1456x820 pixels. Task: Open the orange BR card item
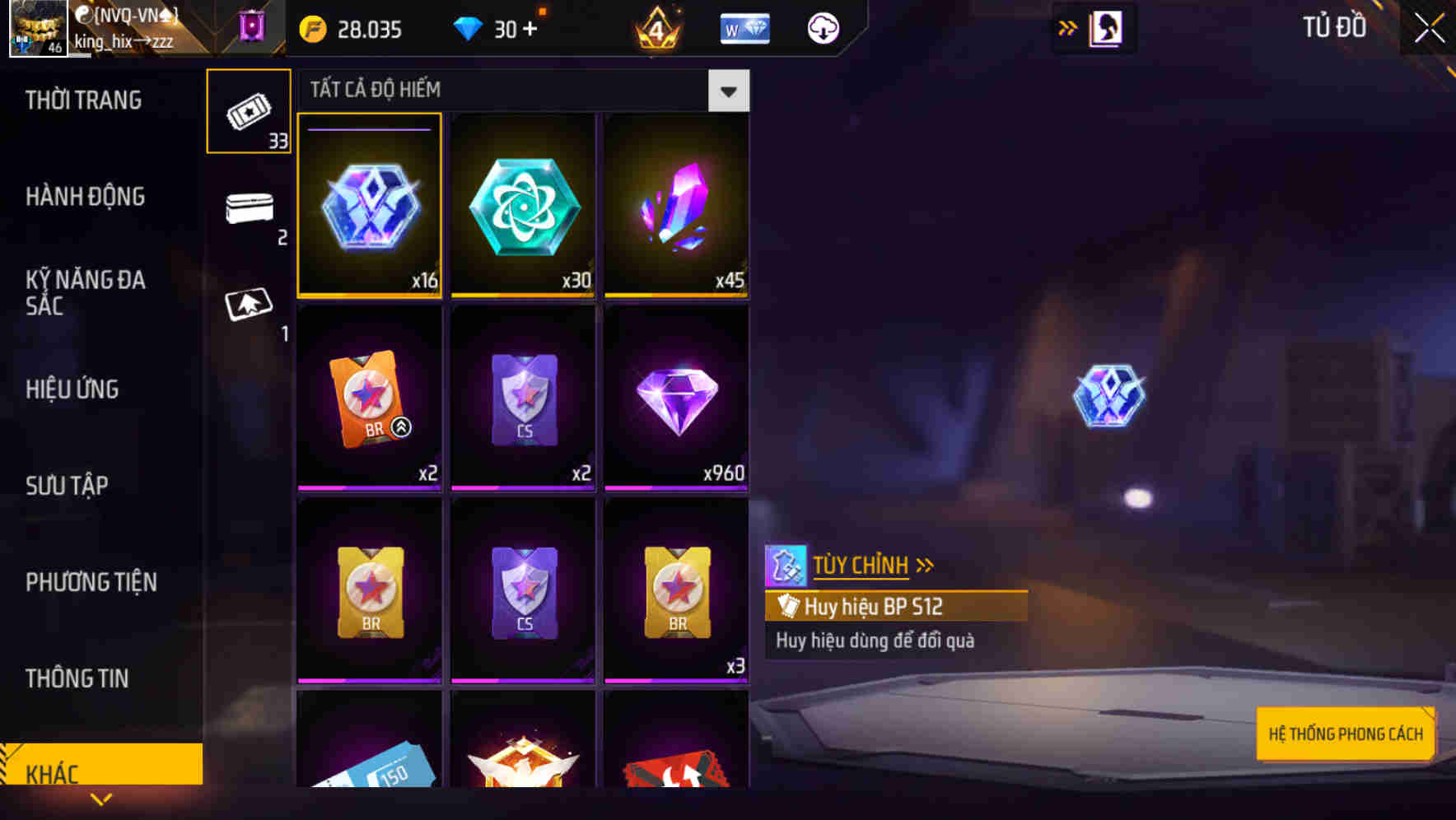pos(370,398)
